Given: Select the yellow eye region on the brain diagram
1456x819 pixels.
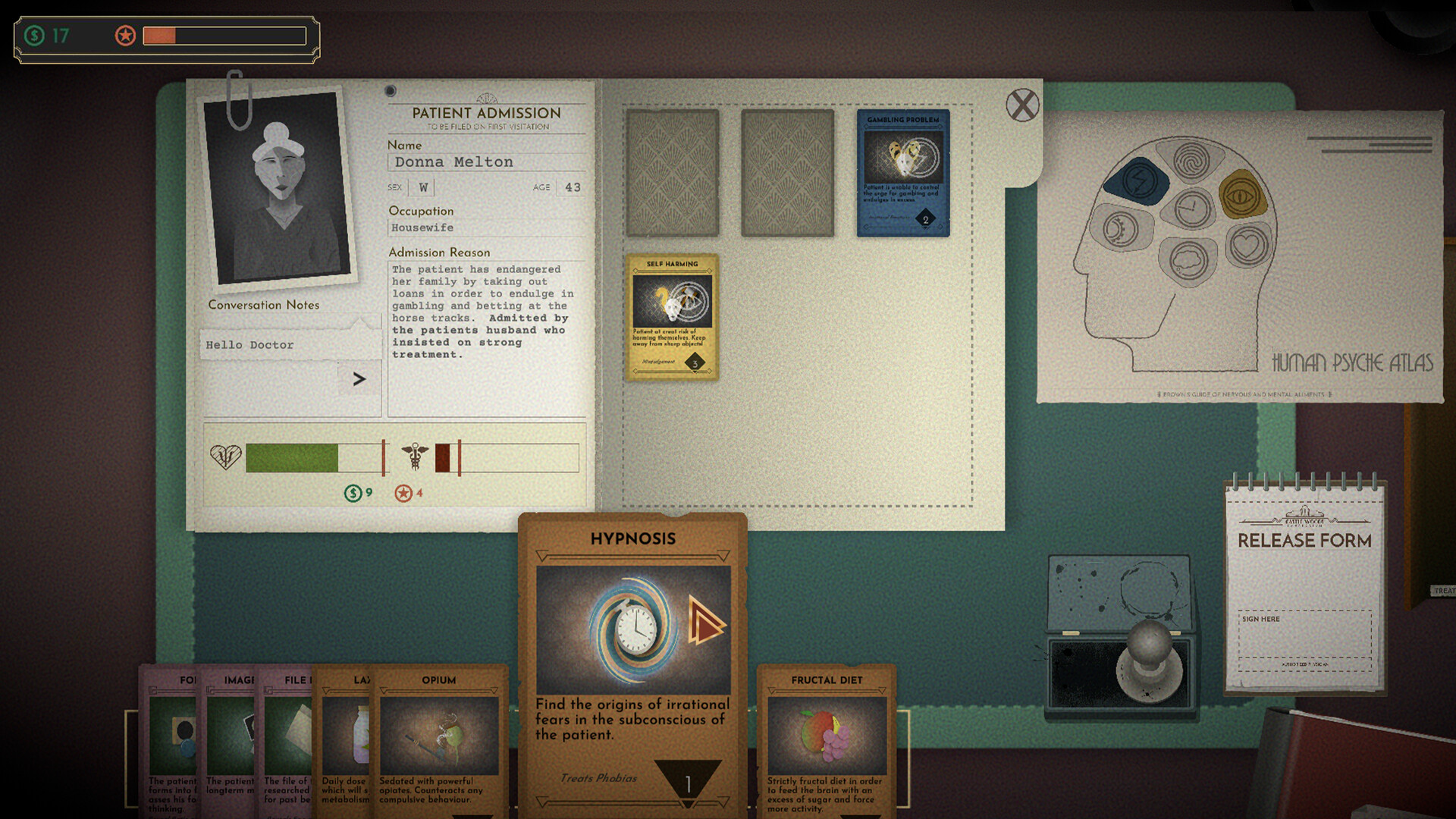Looking at the screenshot, I should 1241,195.
